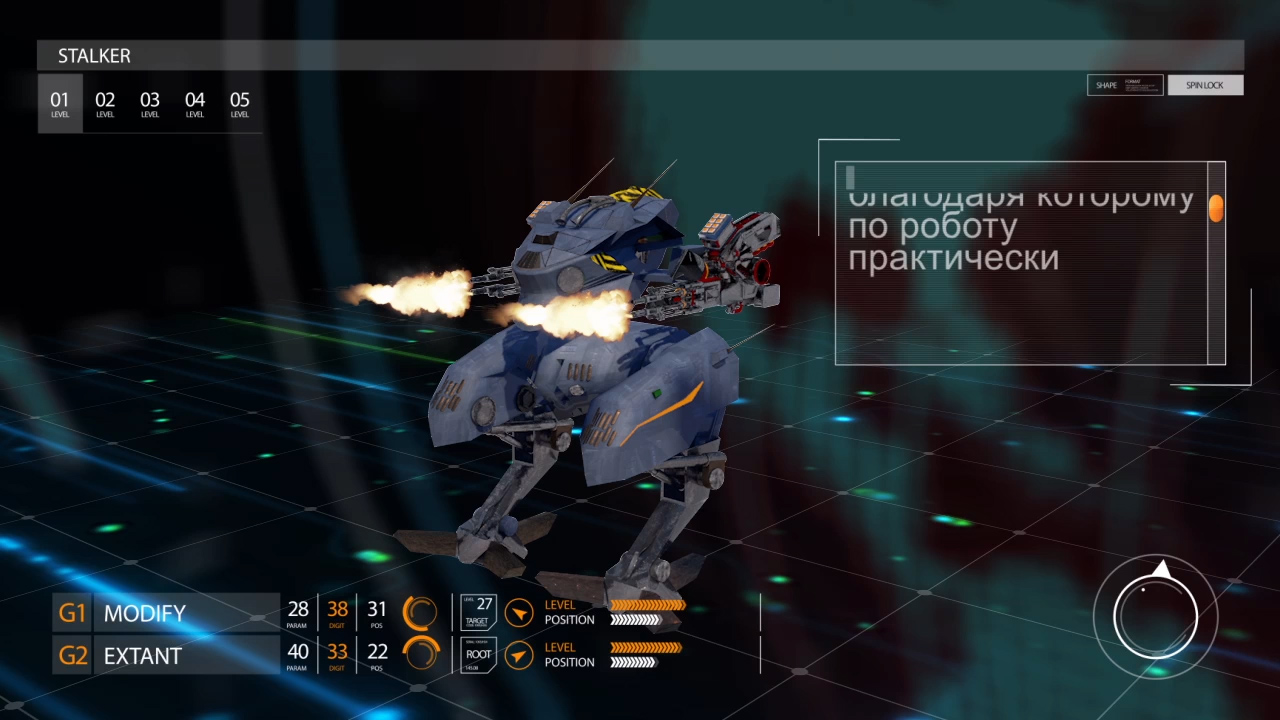Choose level 04 tab

195,103
